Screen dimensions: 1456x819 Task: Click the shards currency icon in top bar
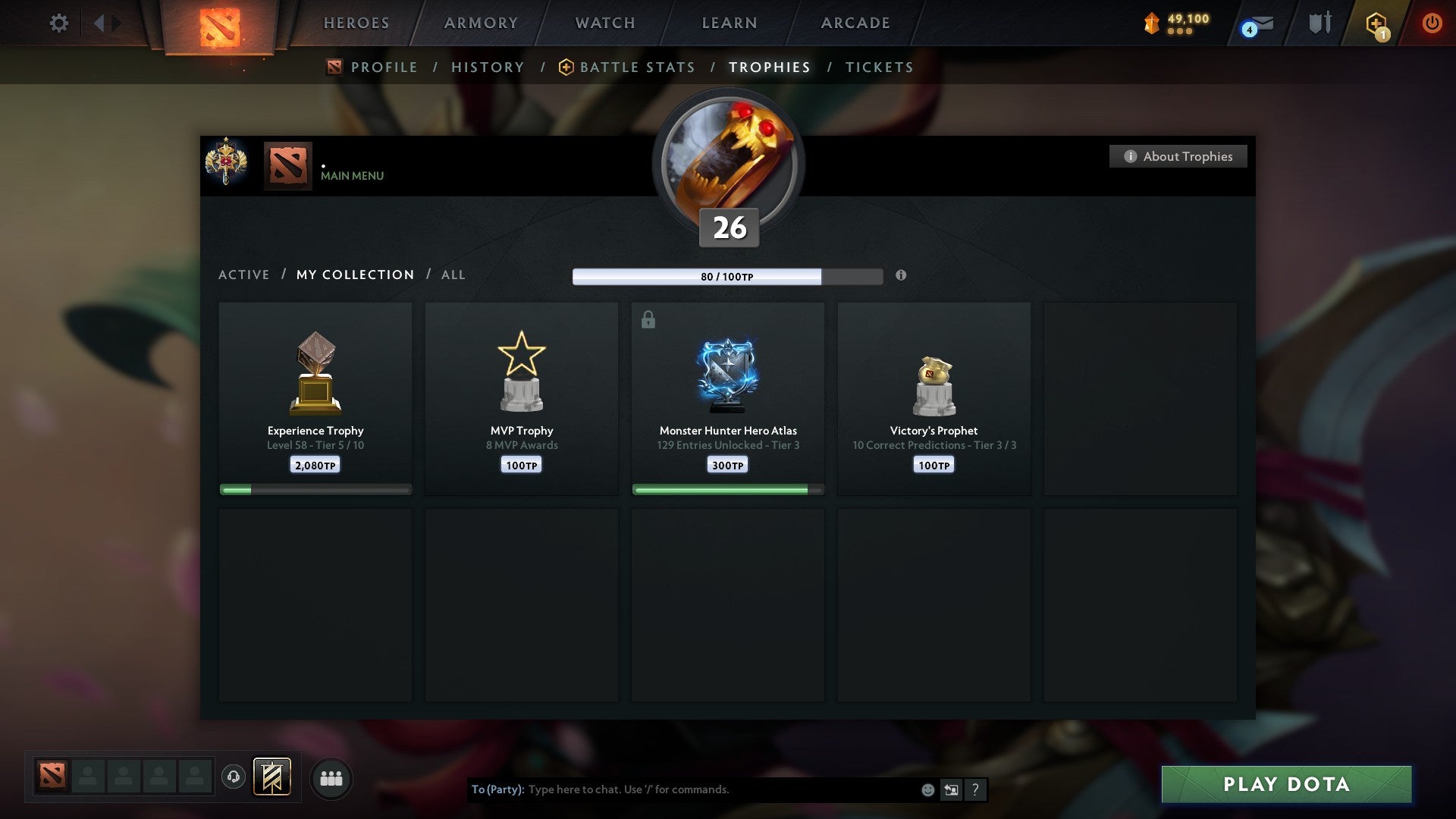click(1149, 23)
